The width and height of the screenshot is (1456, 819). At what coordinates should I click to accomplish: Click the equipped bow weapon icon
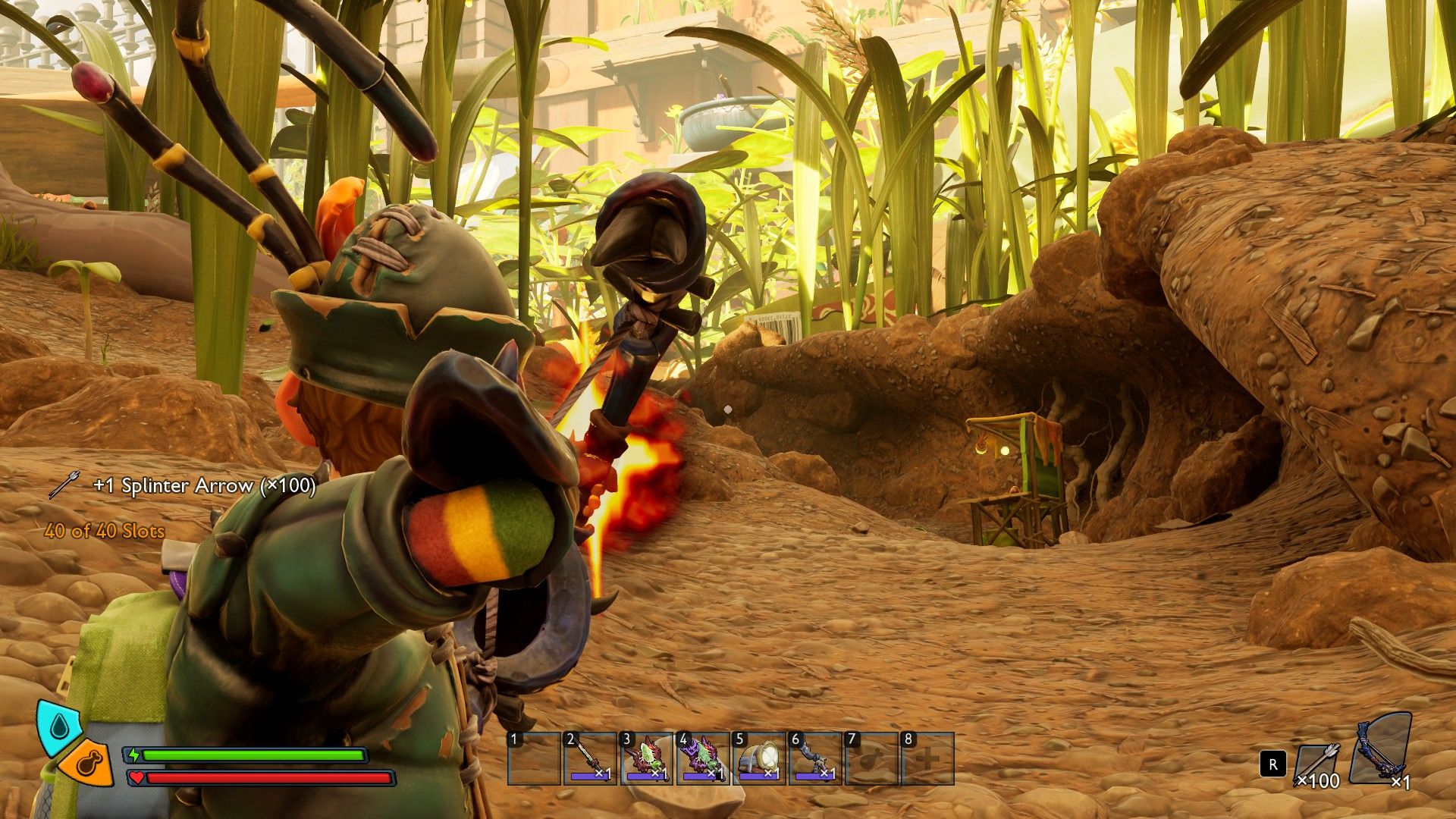tap(1382, 749)
